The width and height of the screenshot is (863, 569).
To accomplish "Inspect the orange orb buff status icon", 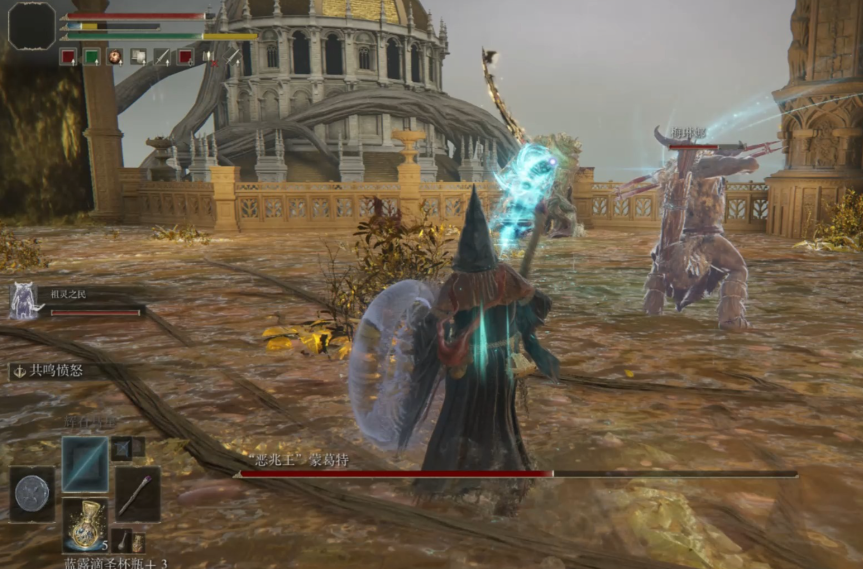I will [115, 57].
